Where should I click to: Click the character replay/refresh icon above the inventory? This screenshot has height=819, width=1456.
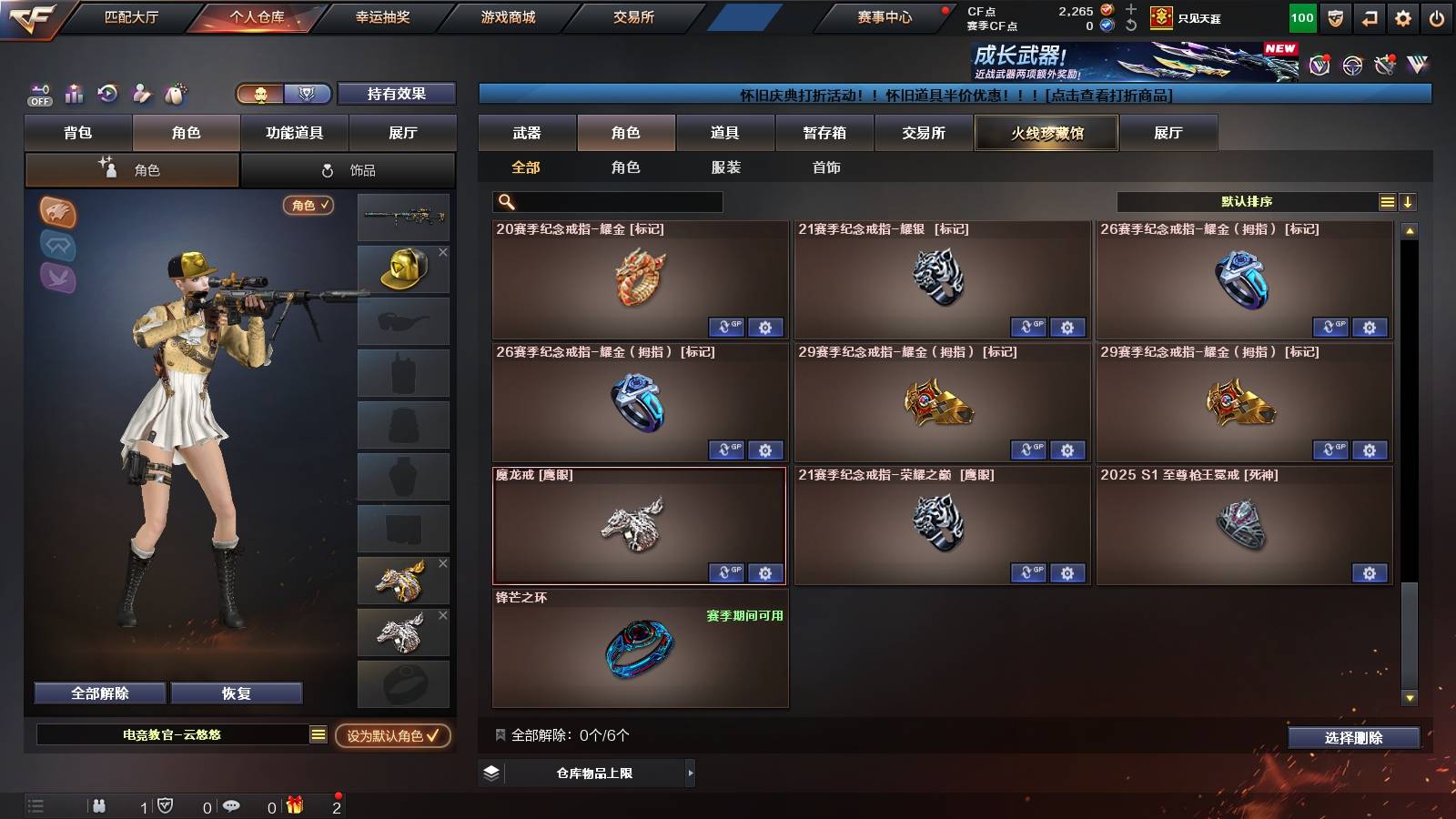point(108,94)
